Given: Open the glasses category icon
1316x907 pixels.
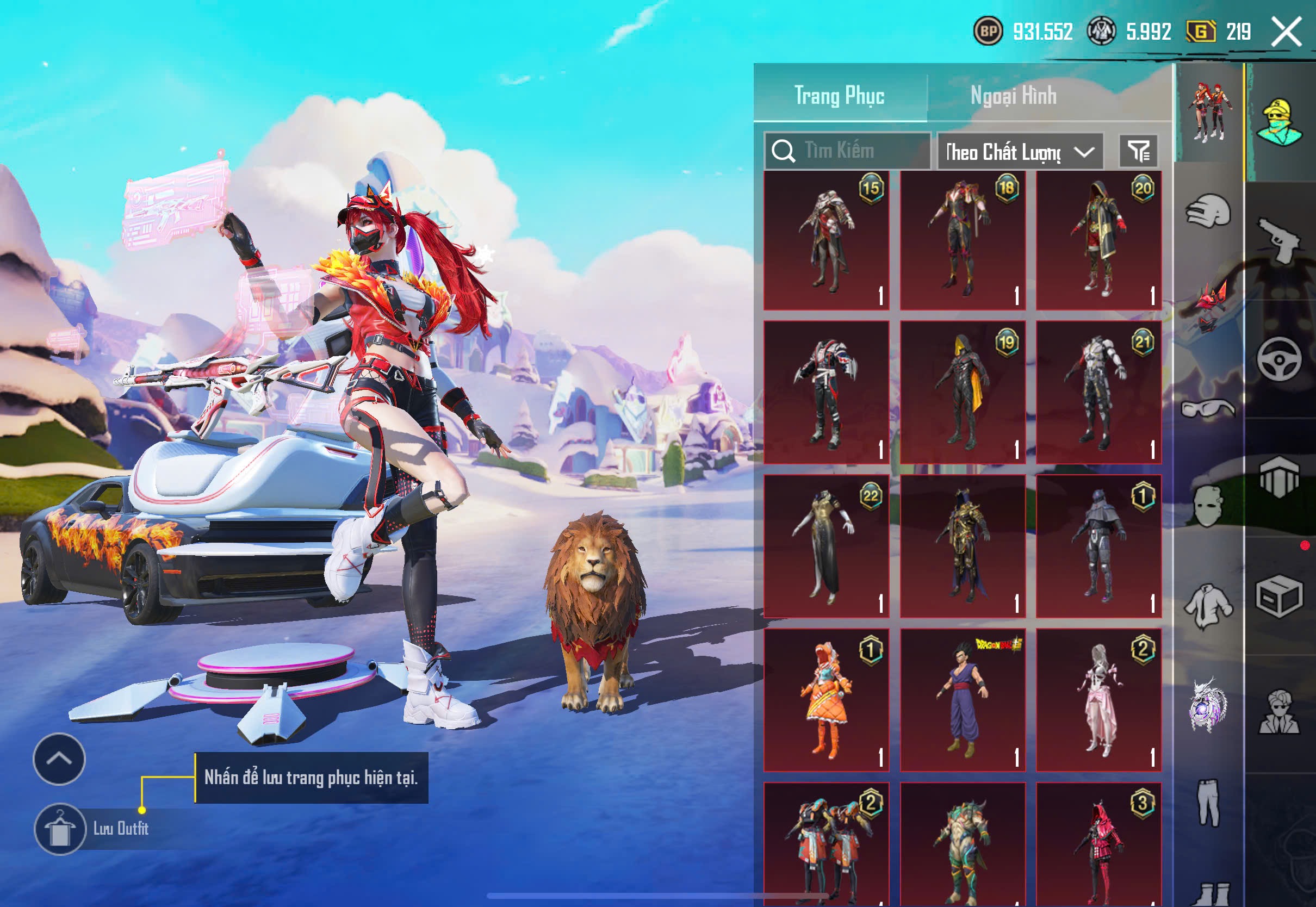Looking at the screenshot, I should point(1208,408).
